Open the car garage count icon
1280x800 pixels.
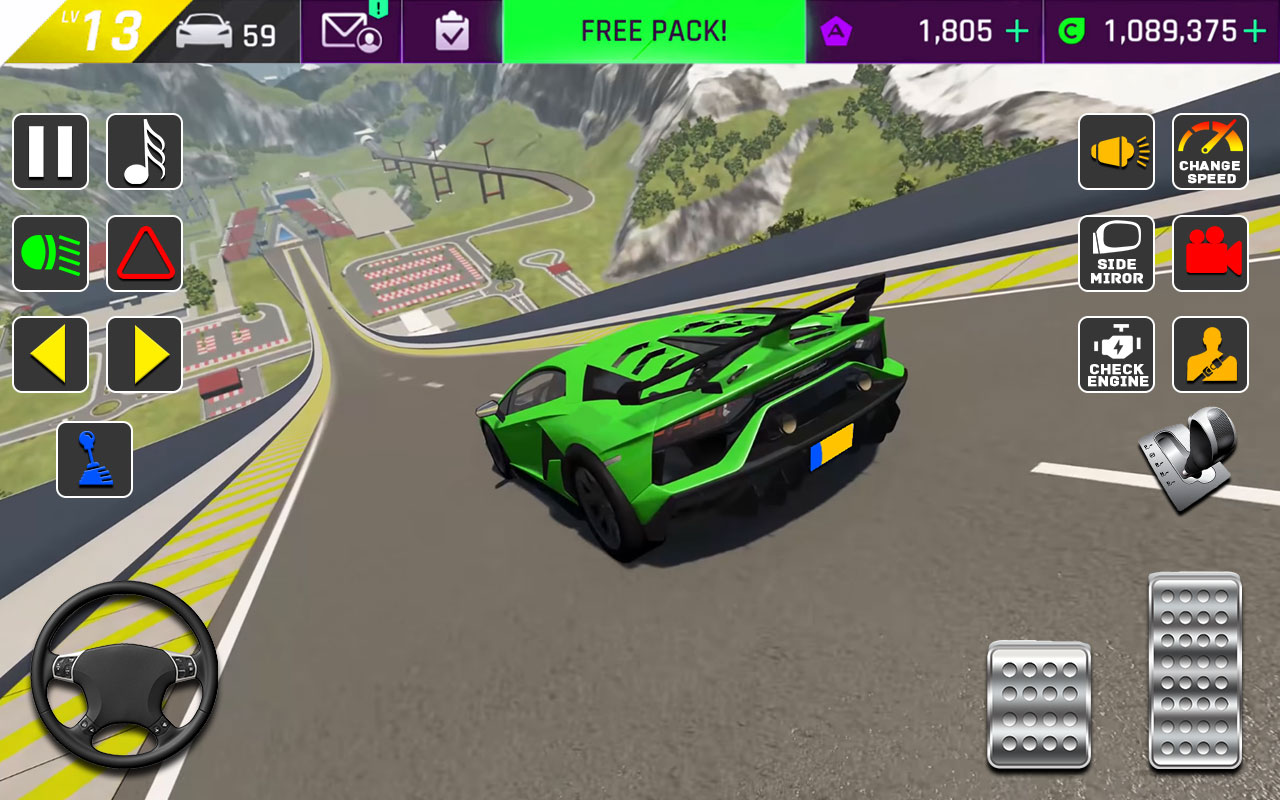(x=225, y=34)
